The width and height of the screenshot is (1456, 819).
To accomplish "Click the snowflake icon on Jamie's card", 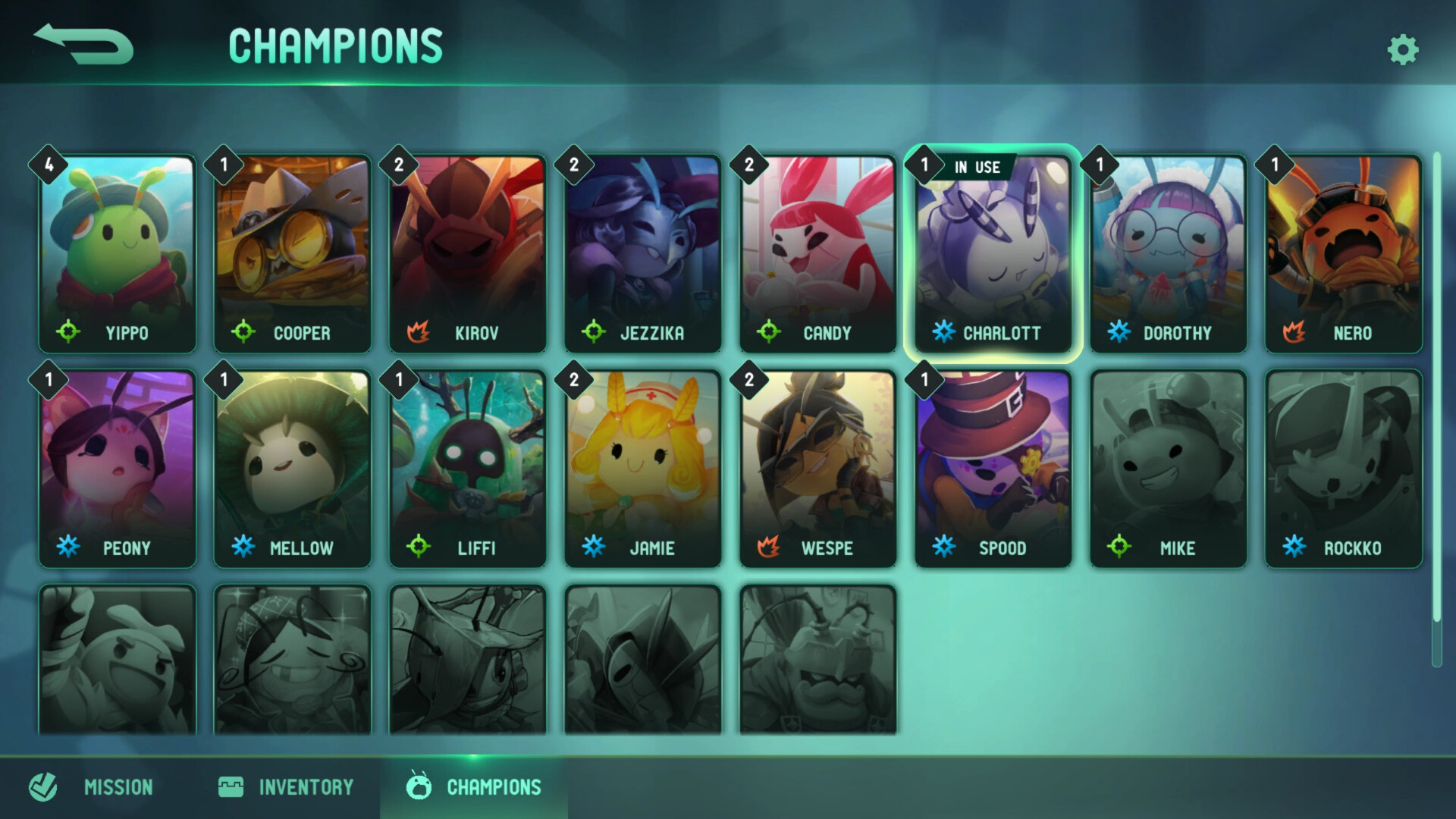I will [x=595, y=548].
